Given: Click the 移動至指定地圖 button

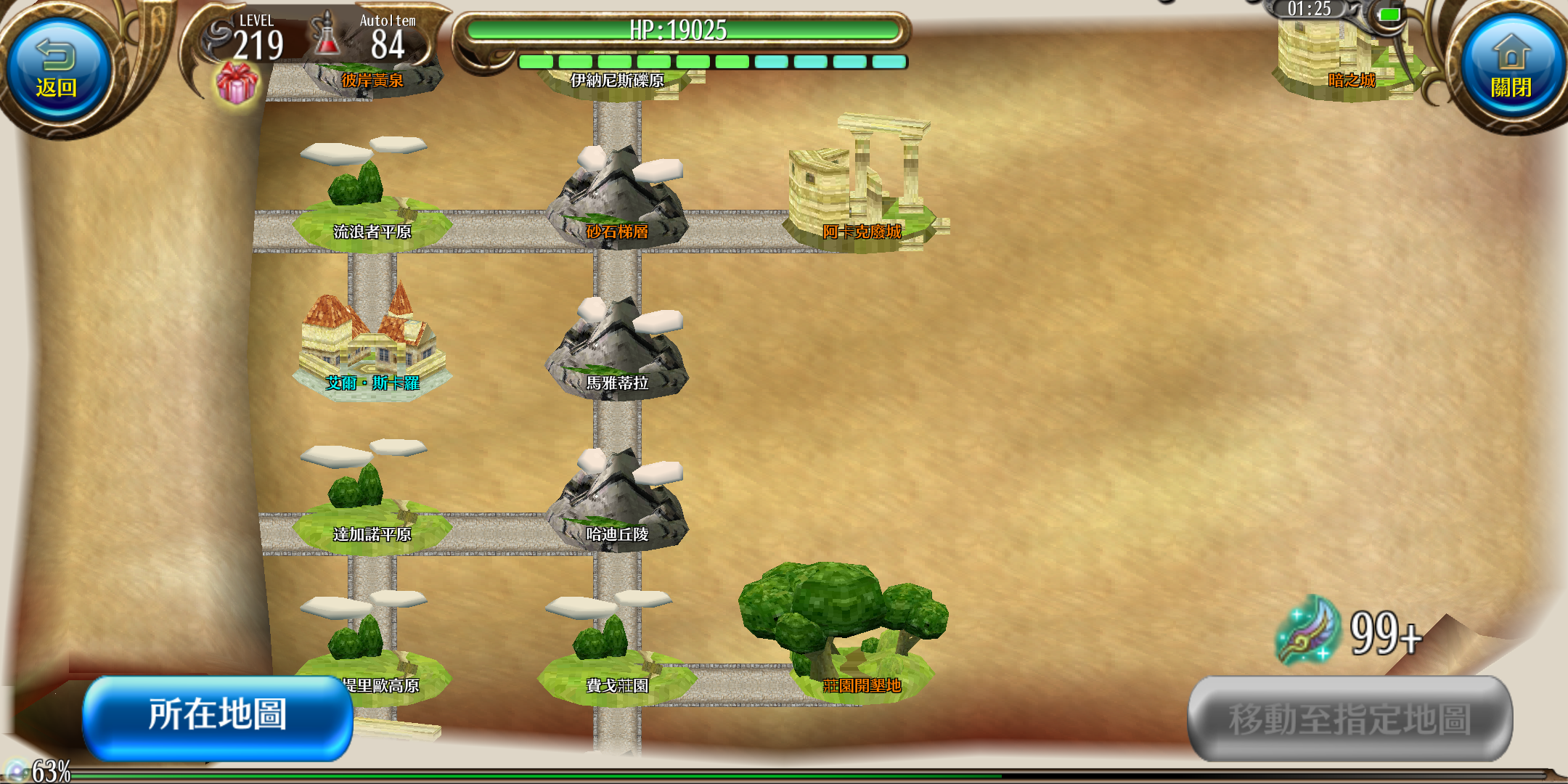Looking at the screenshot, I should tap(1349, 719).
